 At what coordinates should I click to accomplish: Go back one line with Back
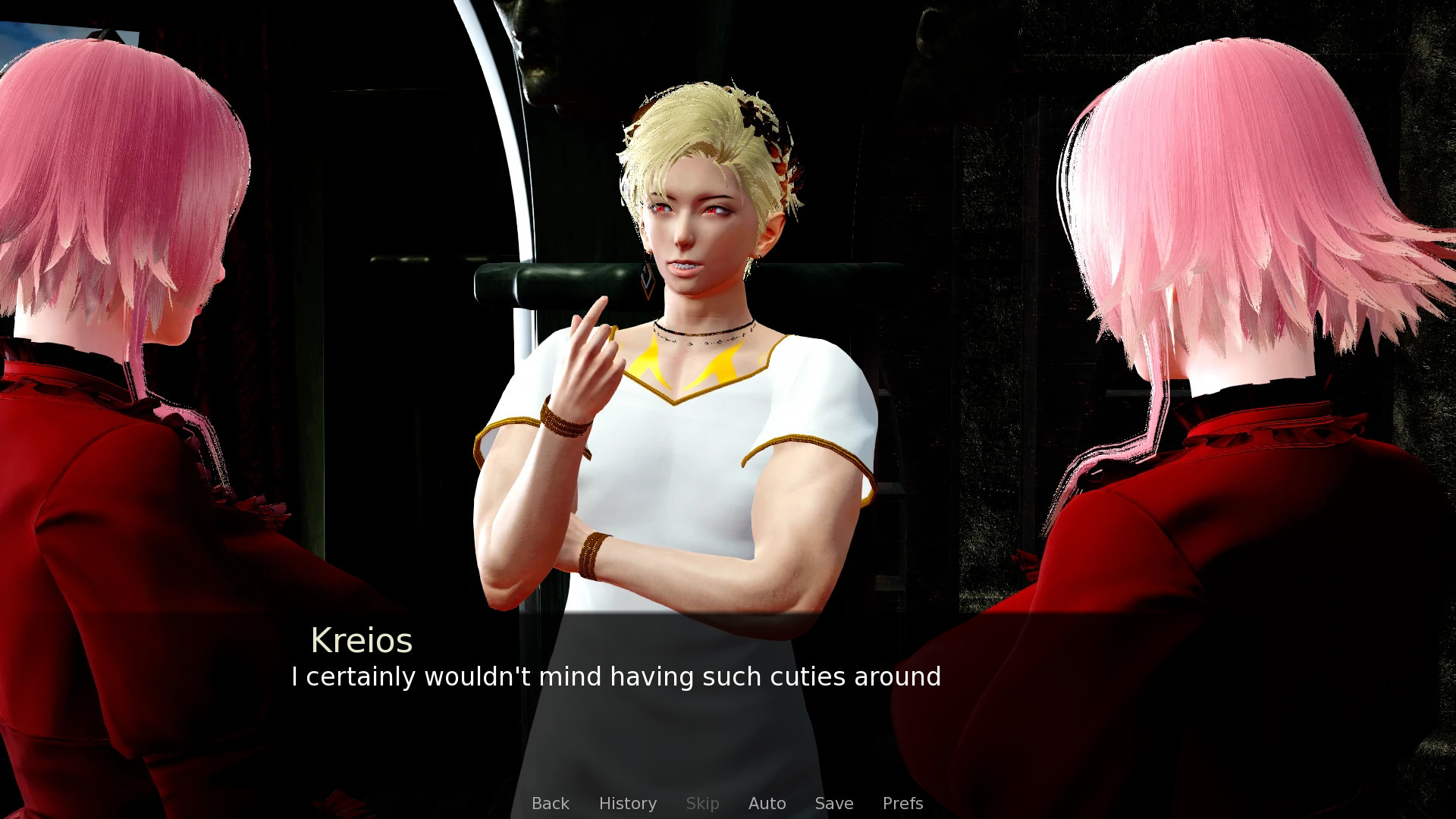(550, 803)
